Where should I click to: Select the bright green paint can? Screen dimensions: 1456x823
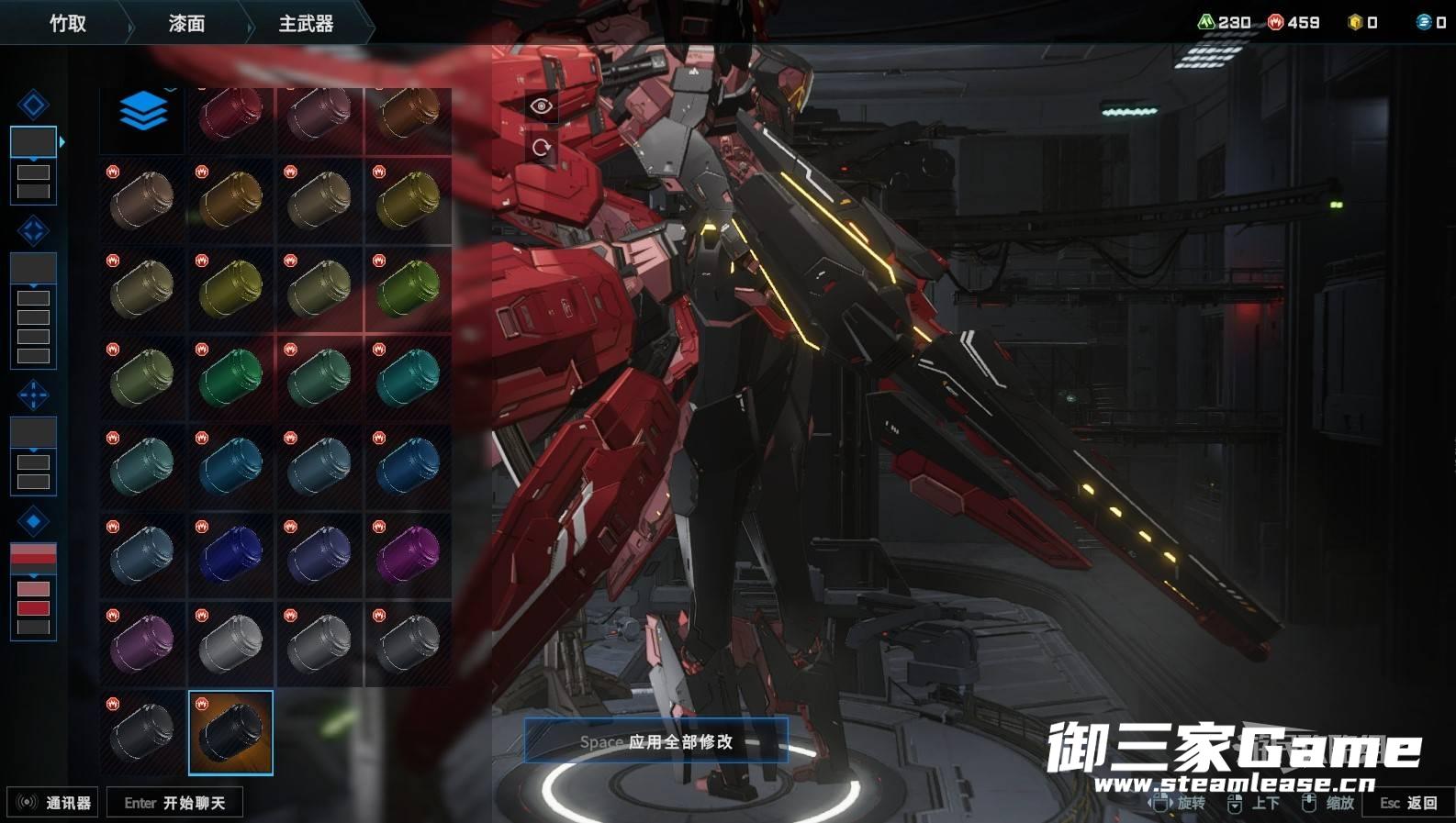pos(408,287)
